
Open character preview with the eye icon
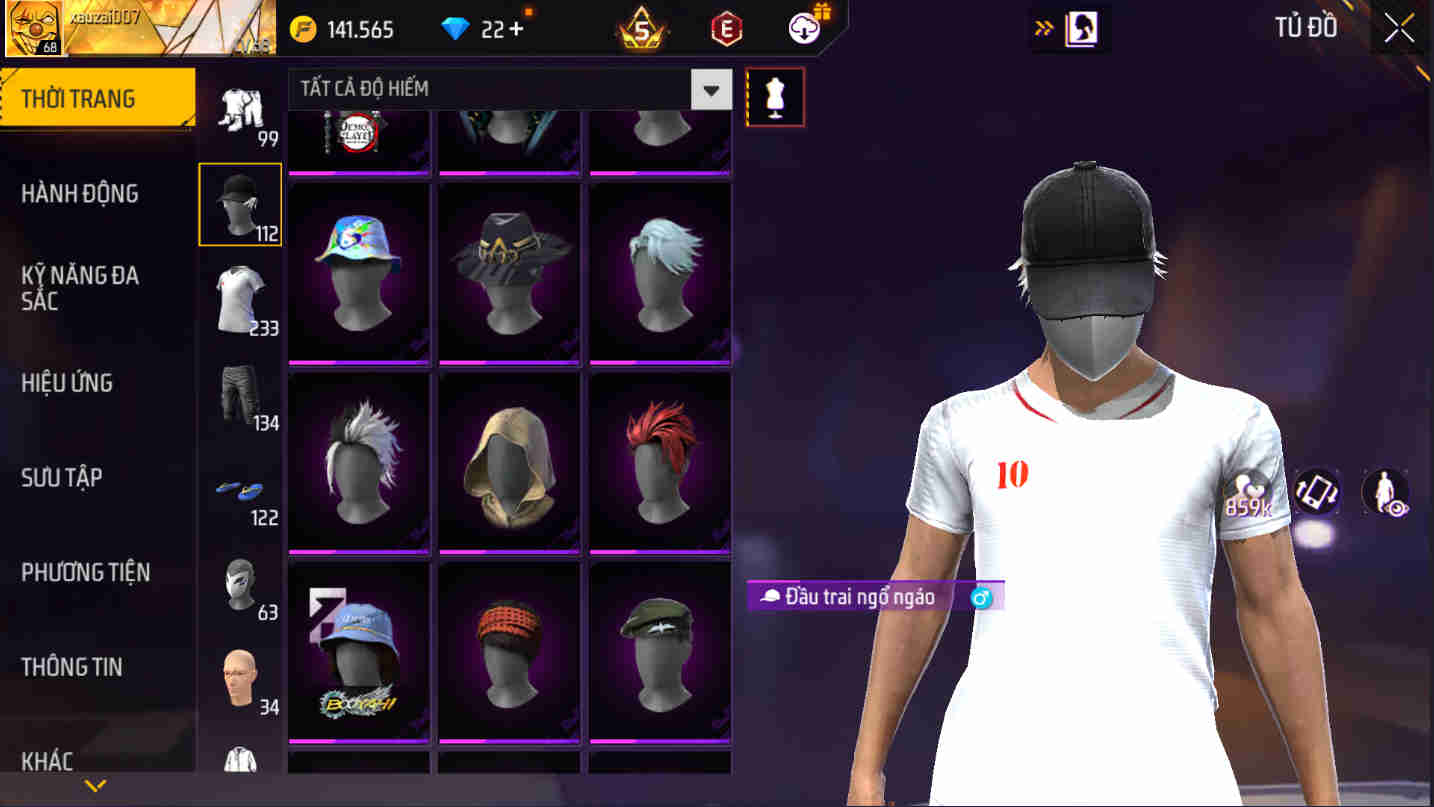tap(1385, 492)
